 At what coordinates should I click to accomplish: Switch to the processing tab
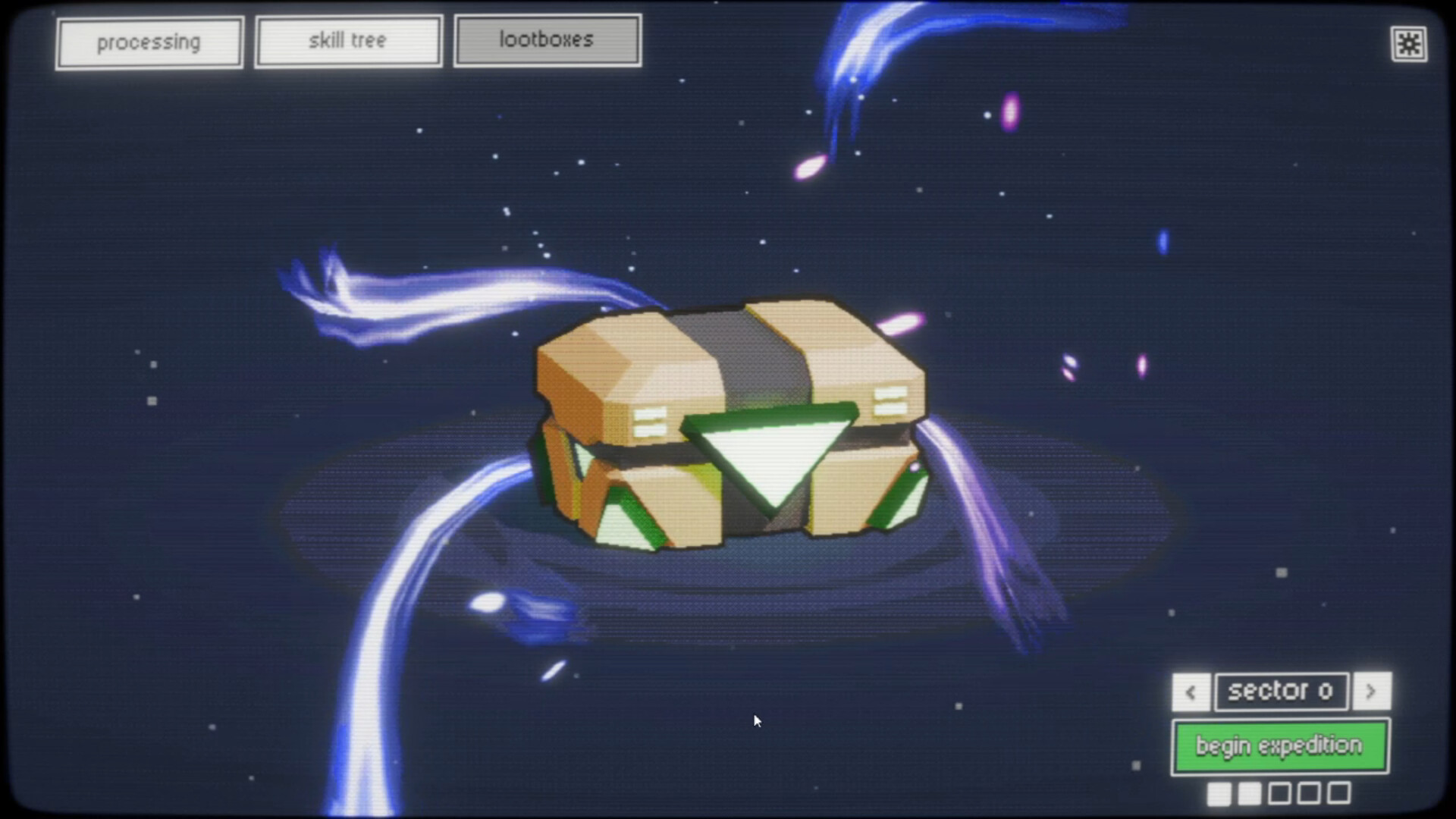click(x=149, y=41)
